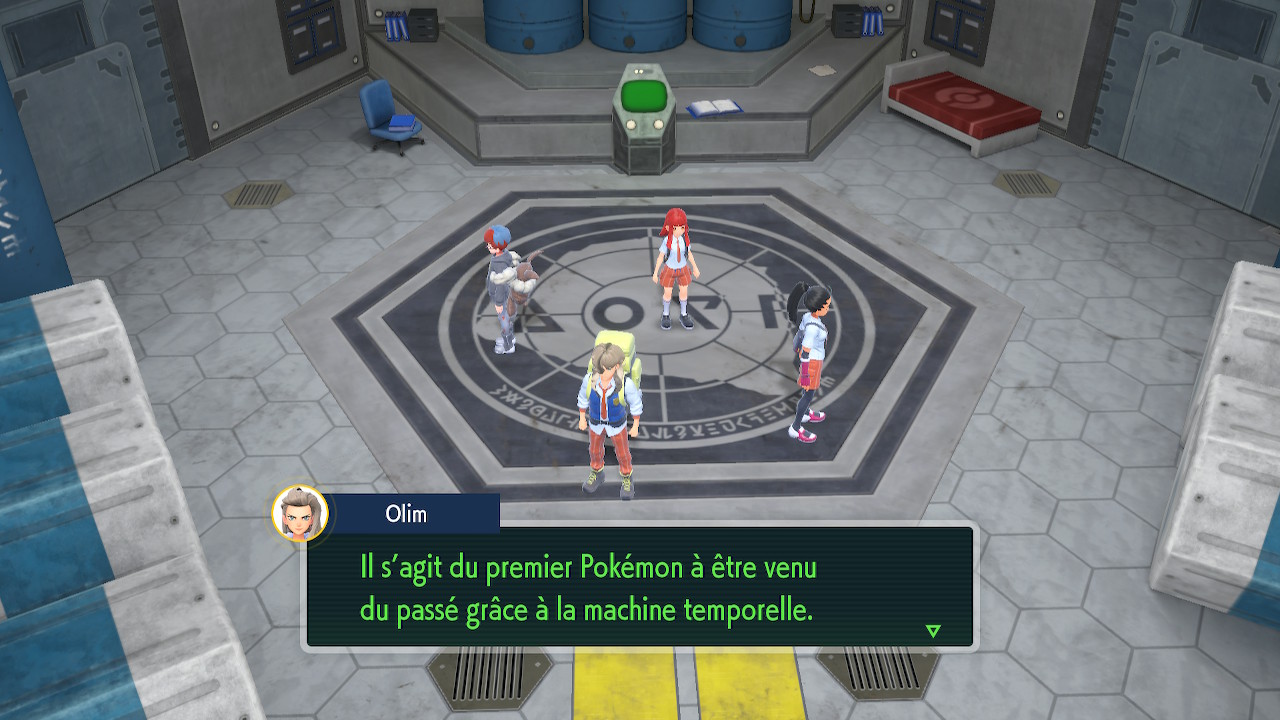Click Olim's speaker portrait icon
Image resolution: width=1280 pixels, height=720 pixels.
300,514
